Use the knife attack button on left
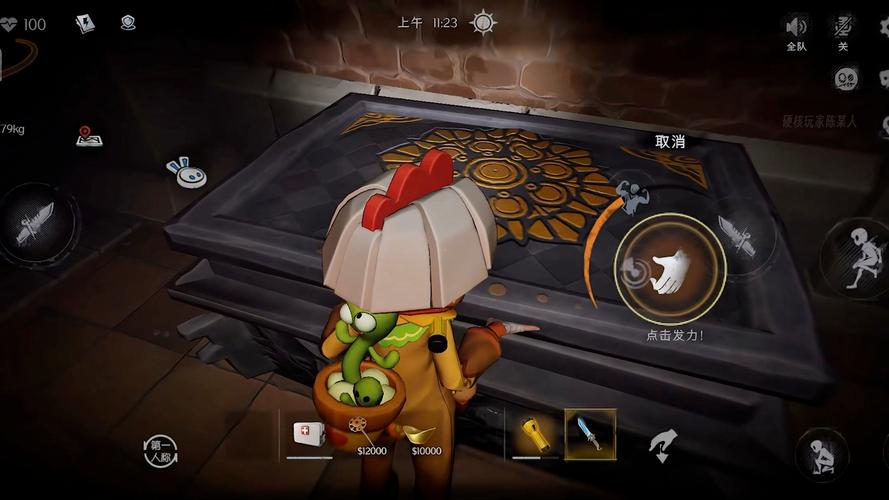Image resolution: width=889 pixels, height=500 pixels. 35,223
